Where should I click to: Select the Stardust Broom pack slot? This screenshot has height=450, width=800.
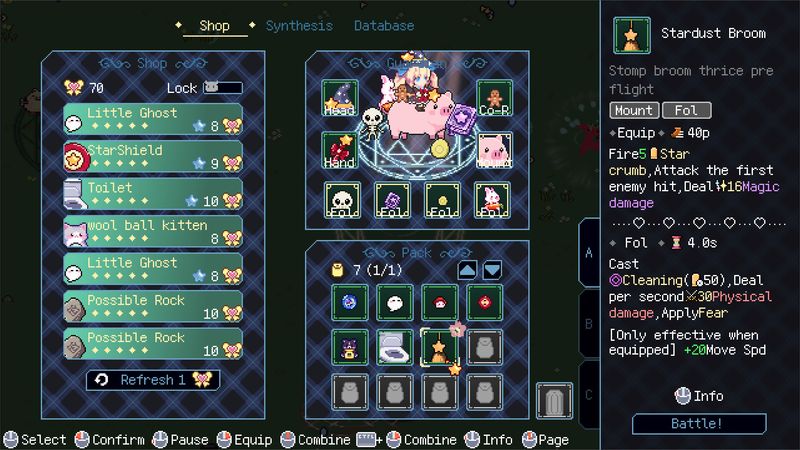(439, 346)
